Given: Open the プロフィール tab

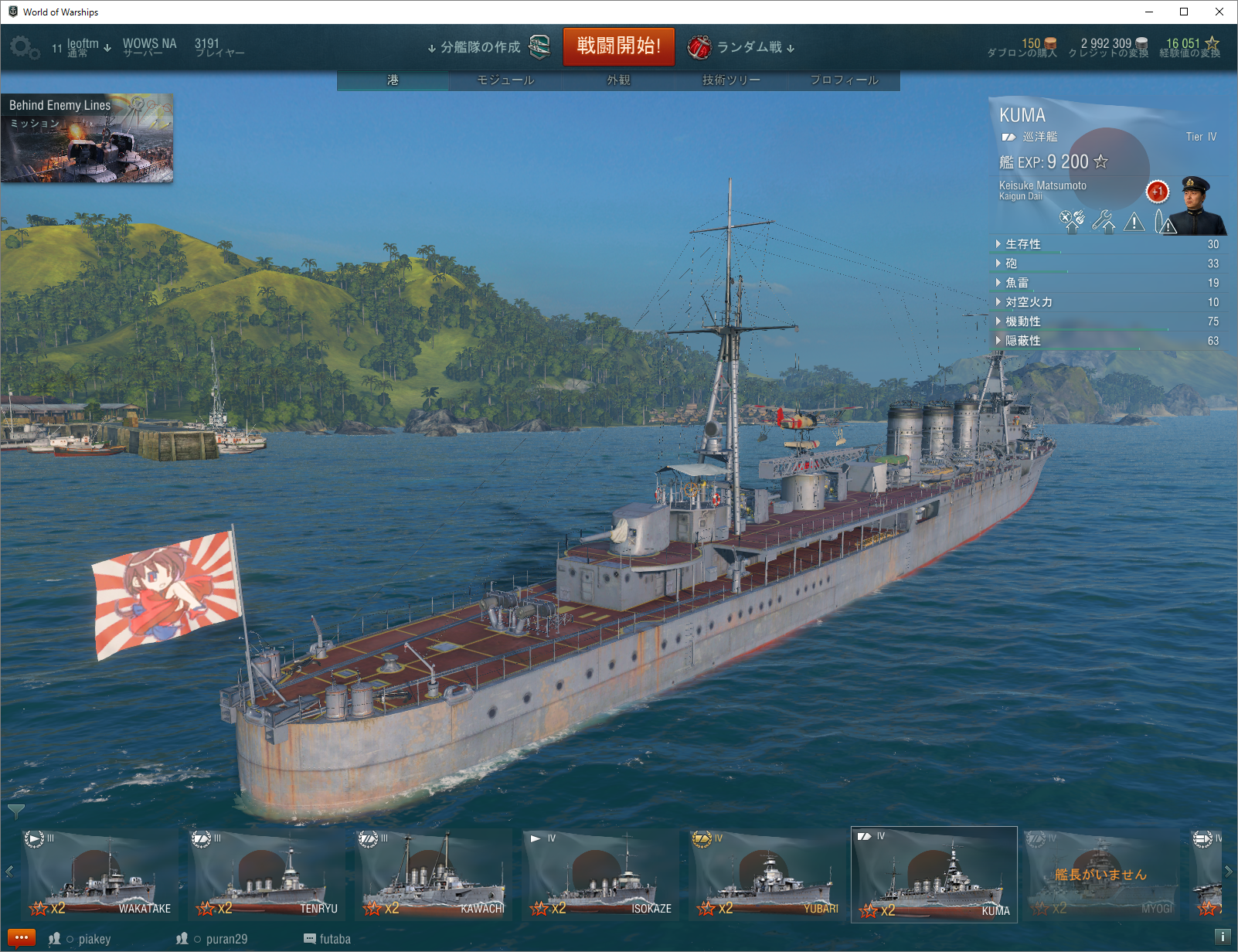Looking at the screenshot, I should [844, 80].
